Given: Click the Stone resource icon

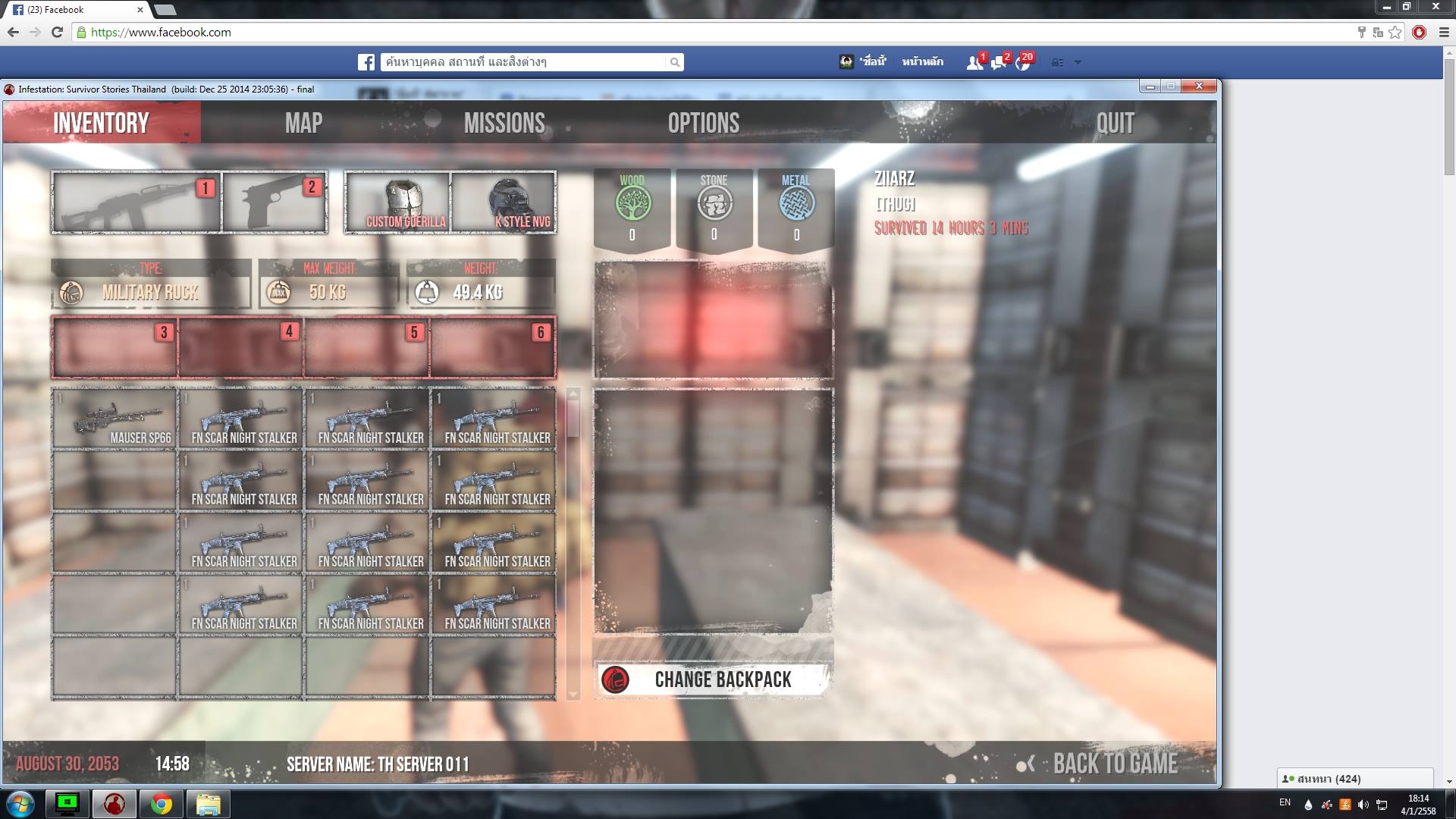Looking at the screenshot, I should (x=714, y=203).
